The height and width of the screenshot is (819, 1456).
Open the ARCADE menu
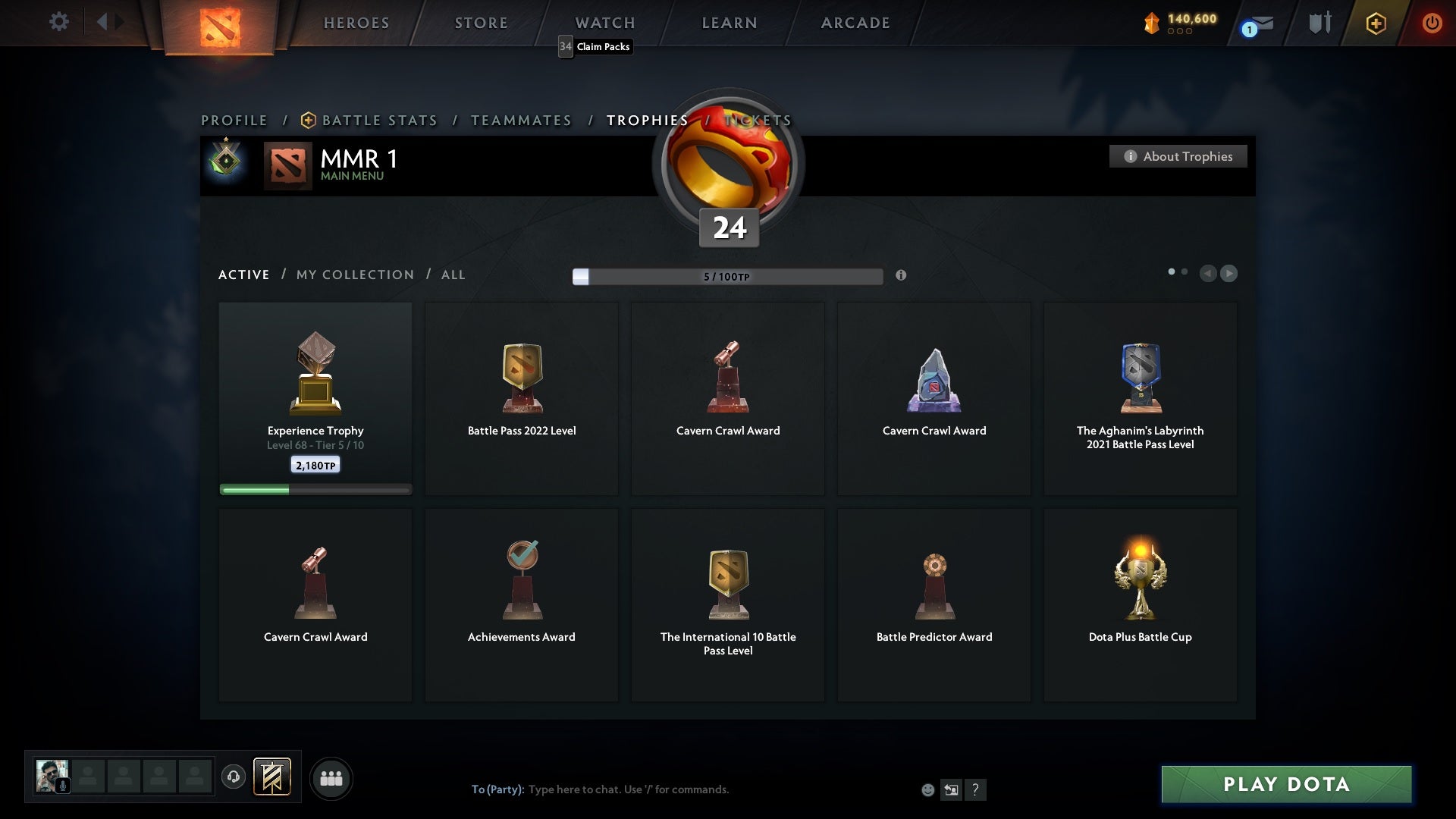tap(855, 23)
